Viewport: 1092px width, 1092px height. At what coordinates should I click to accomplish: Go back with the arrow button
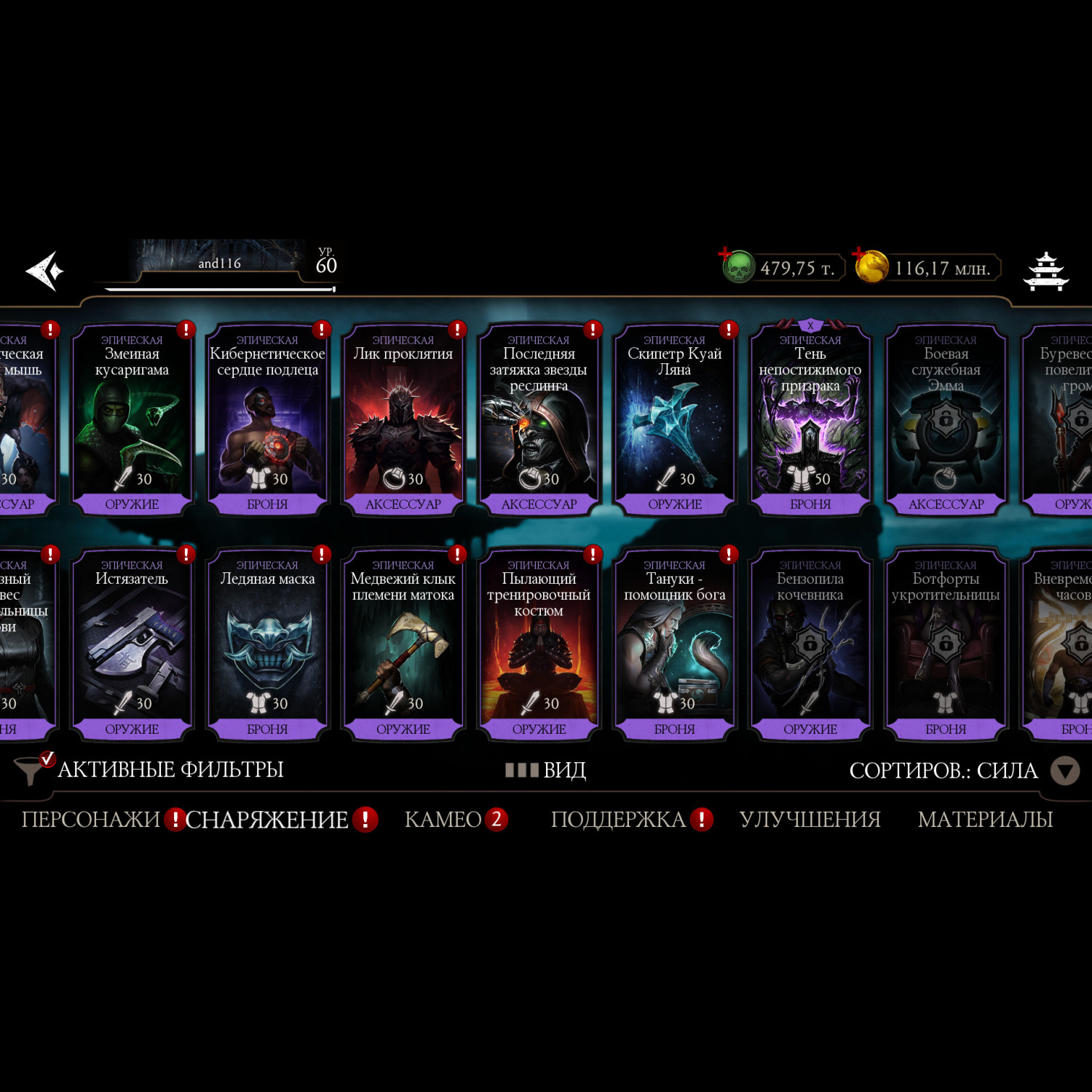pyautogui.click(x=45, y=271)
